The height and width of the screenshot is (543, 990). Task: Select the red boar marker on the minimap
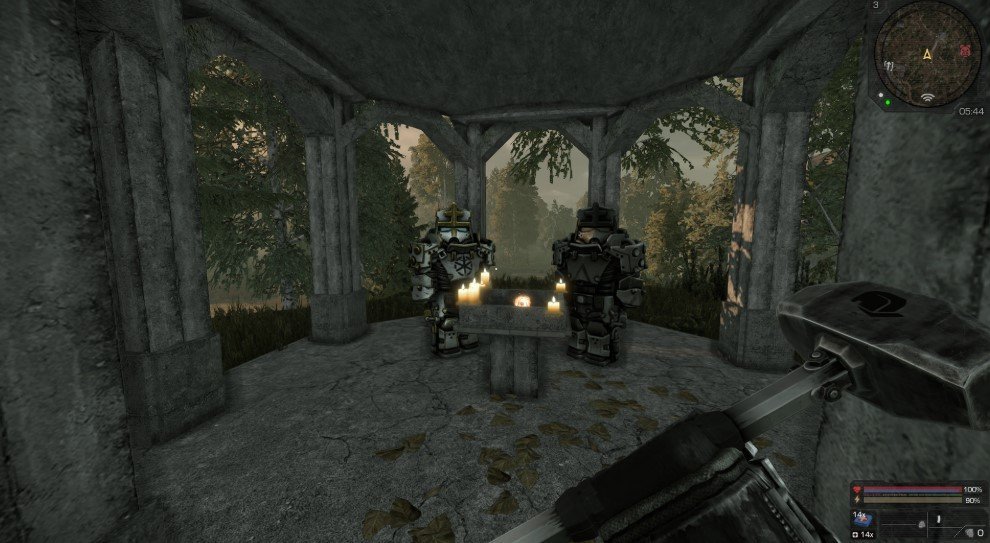964,50
